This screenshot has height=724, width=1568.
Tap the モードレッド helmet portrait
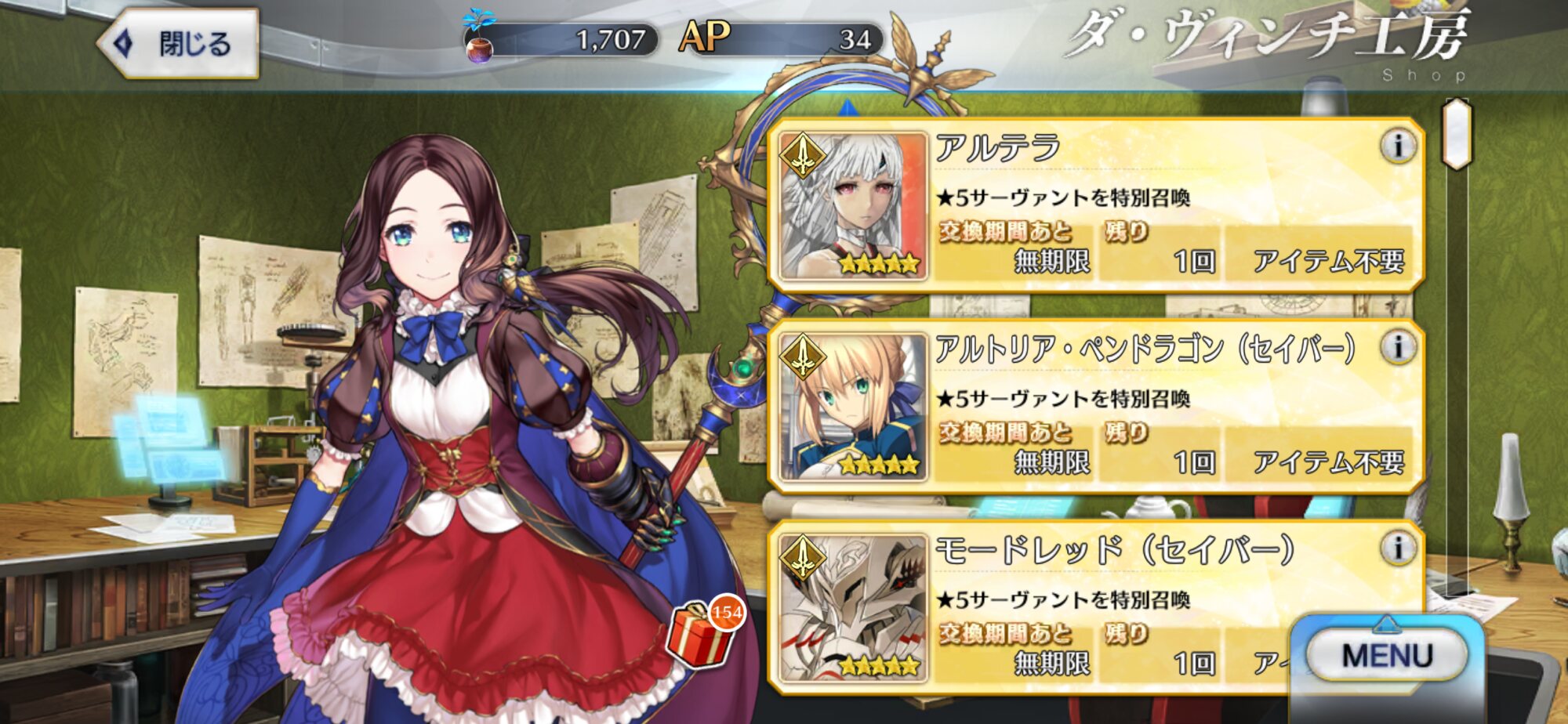pyautogui.click(x=851, y=608)
